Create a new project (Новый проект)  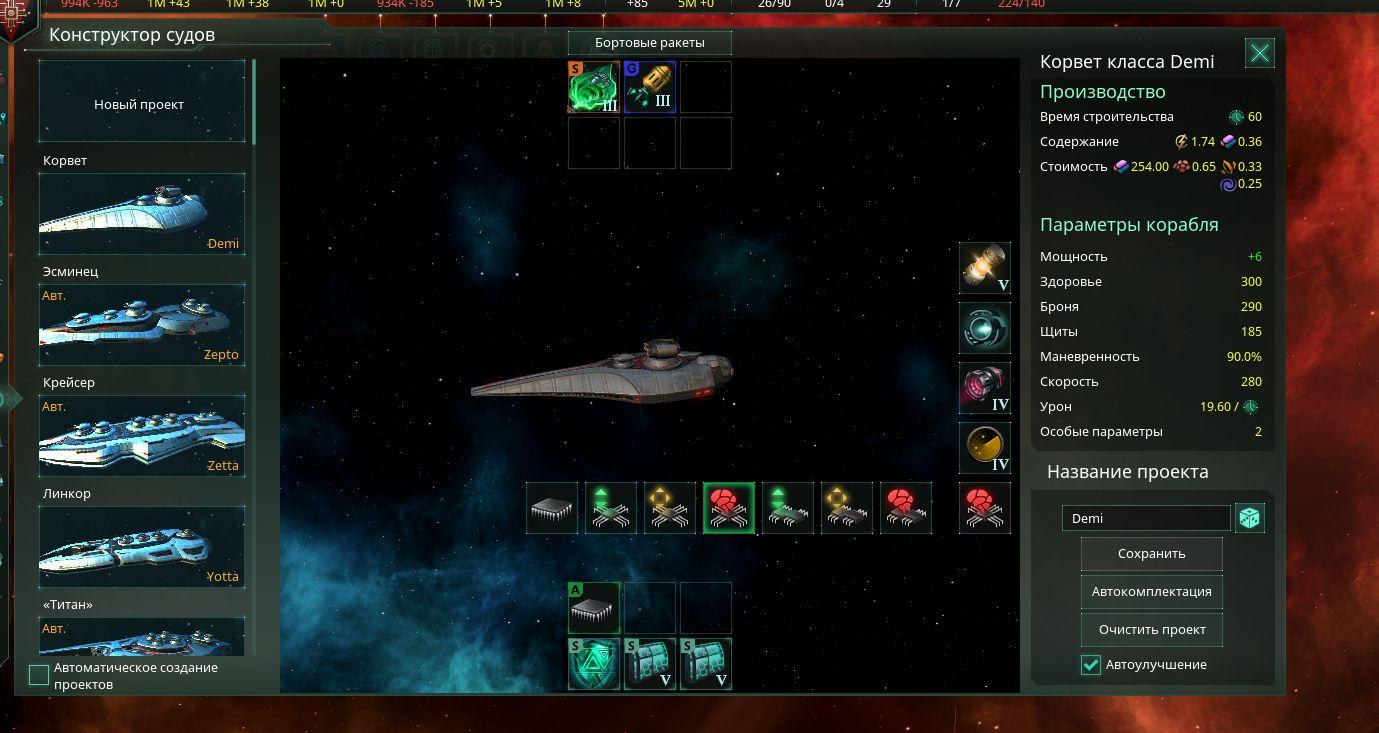[x=141, y=104]
